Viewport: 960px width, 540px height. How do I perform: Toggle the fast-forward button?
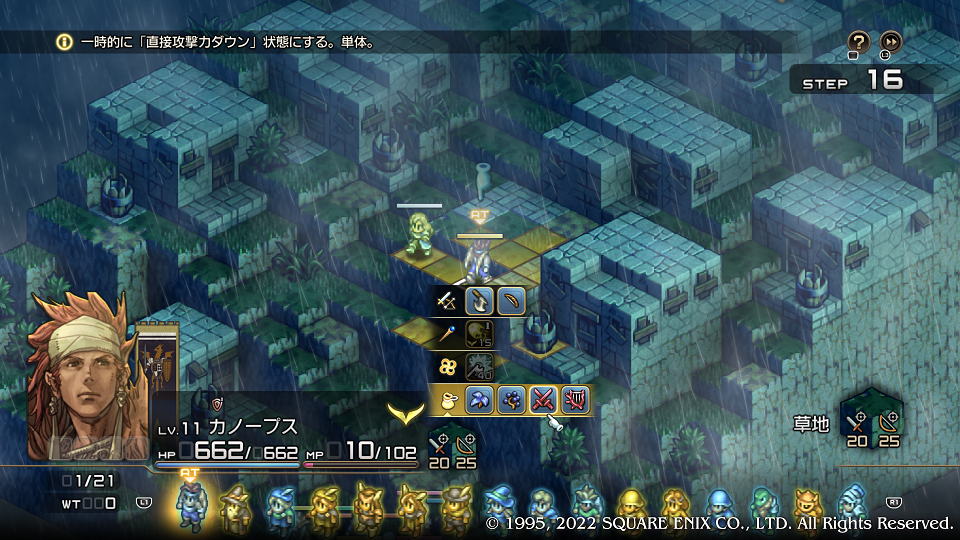[x=890, y=42]
